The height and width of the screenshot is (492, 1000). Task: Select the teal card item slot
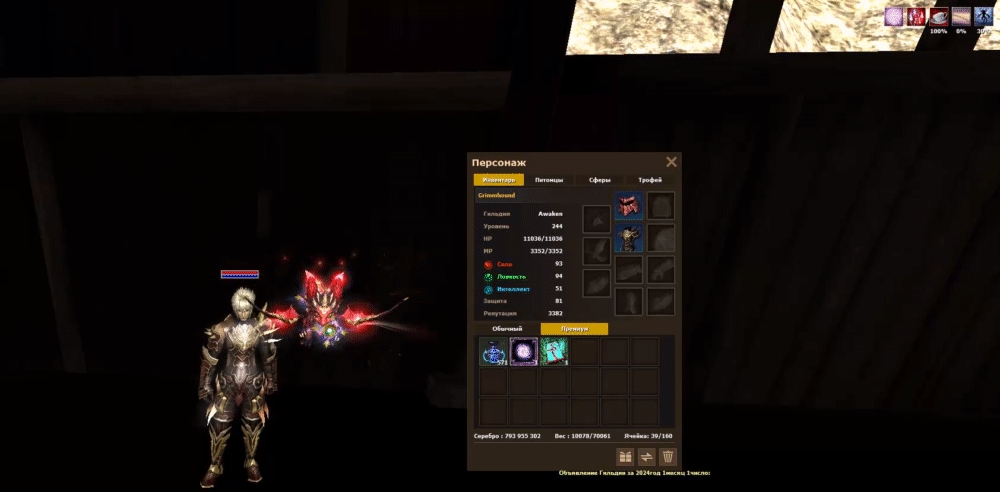[x=554, y=351]
